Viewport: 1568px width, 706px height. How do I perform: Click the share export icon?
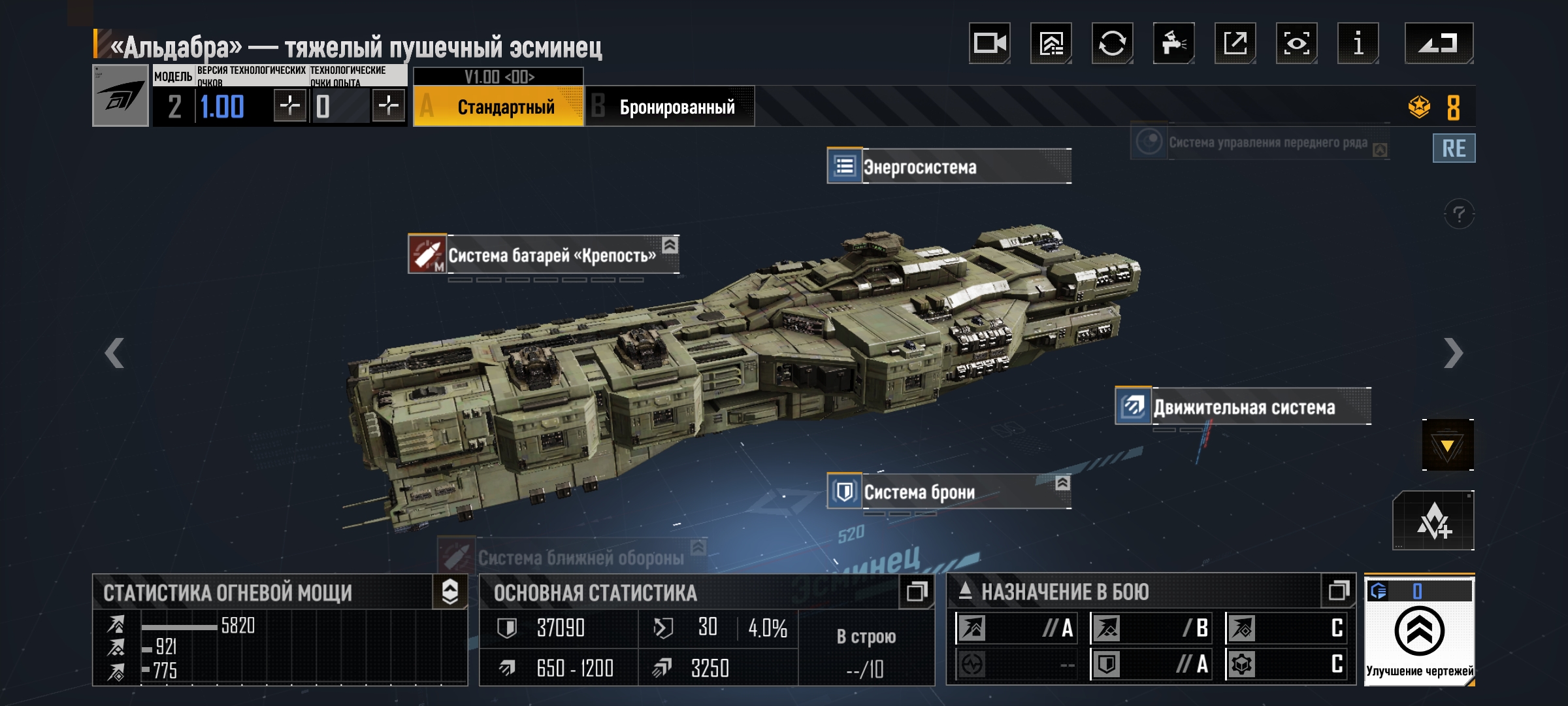pyautogui.click(x=1235, y=44)
